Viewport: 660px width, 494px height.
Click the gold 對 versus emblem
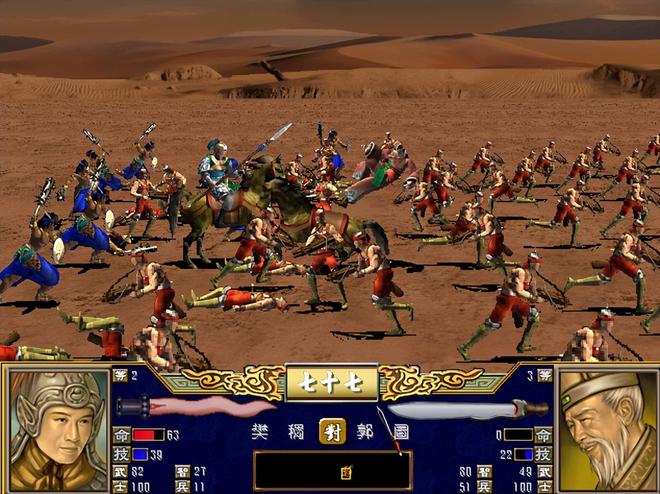click(332, 431)
